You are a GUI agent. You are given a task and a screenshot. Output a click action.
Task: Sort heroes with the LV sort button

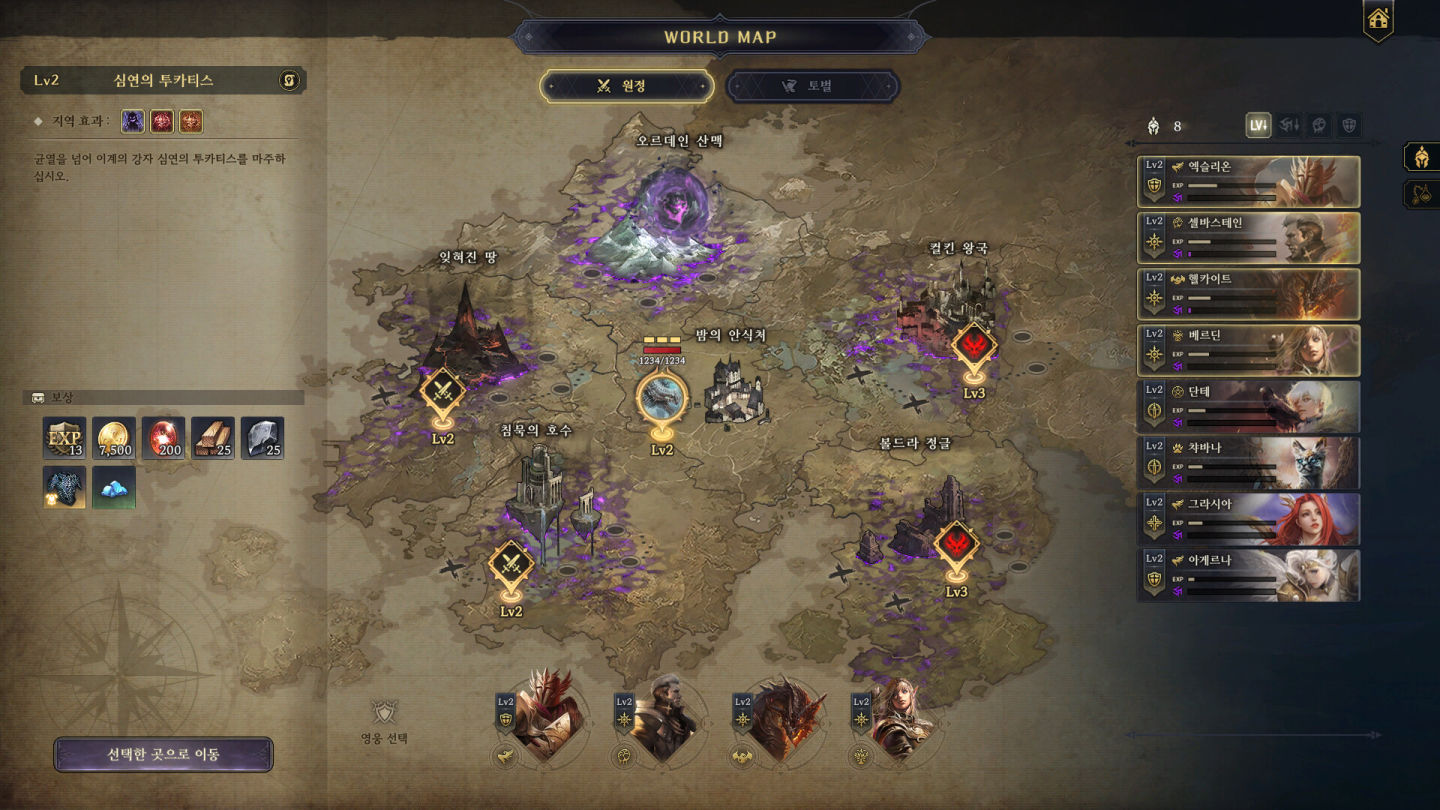(1258, 126)
